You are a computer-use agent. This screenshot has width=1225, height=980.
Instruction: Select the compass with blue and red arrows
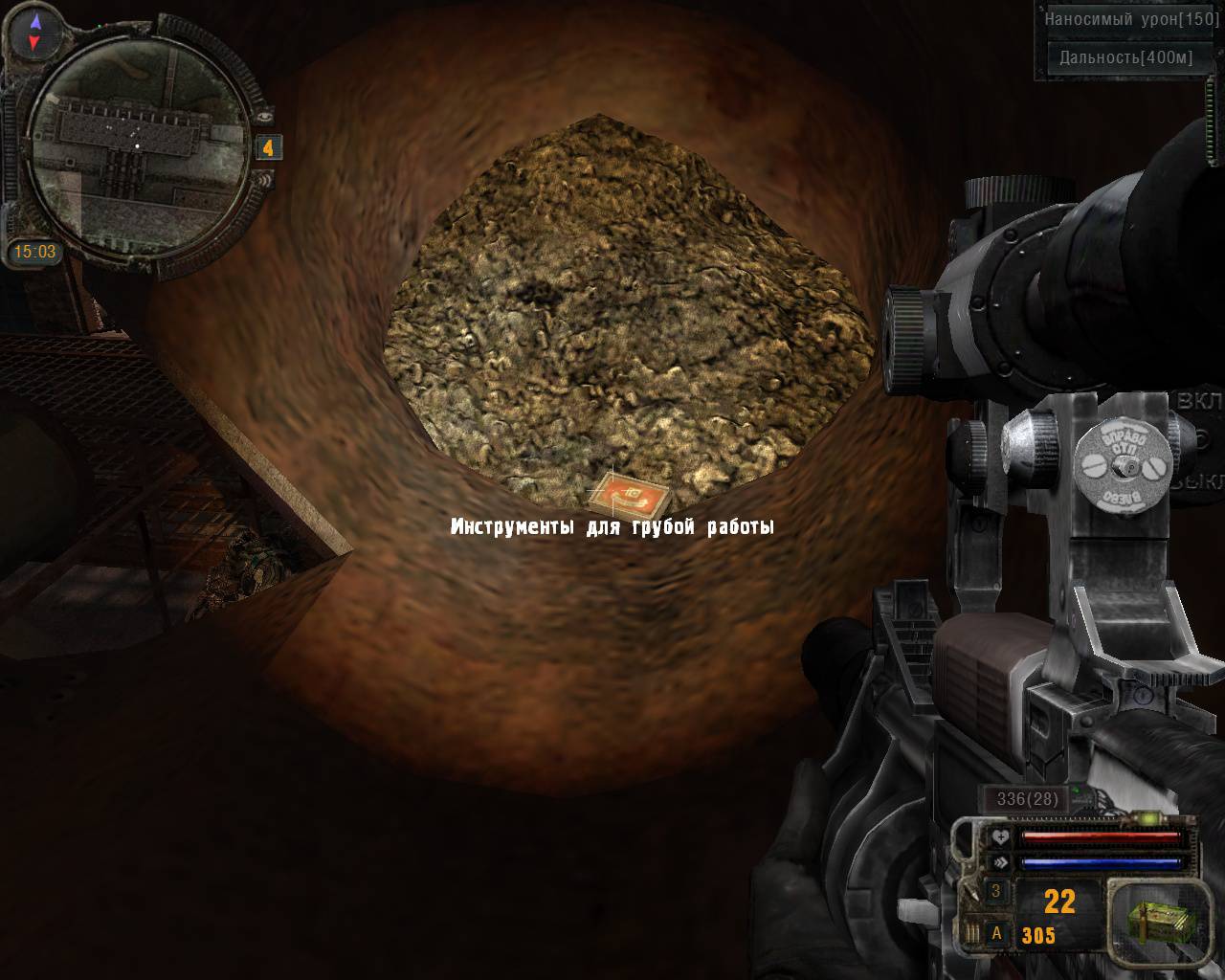click(34, 32)
